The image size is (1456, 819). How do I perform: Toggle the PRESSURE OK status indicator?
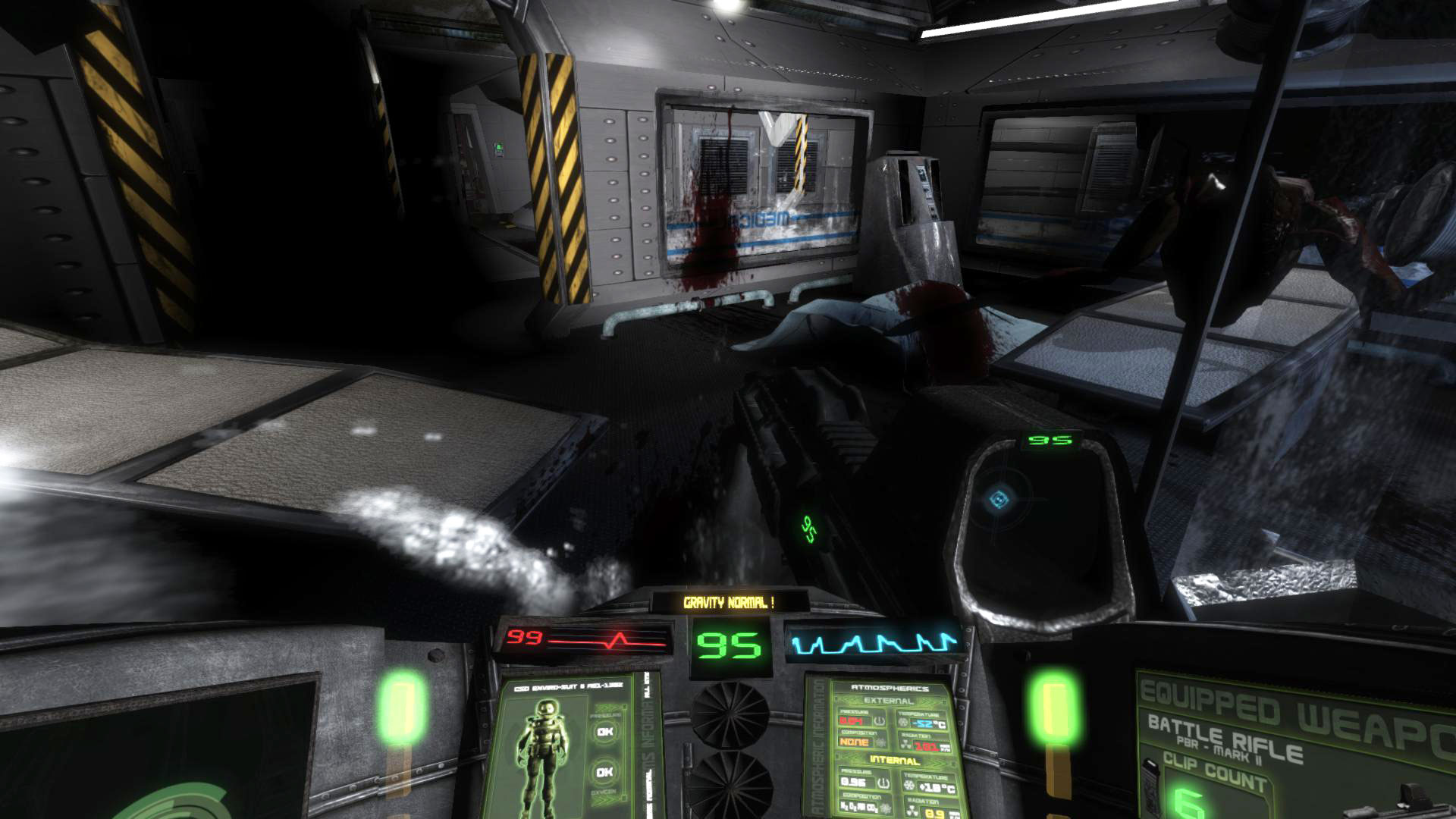coord(605,731)
